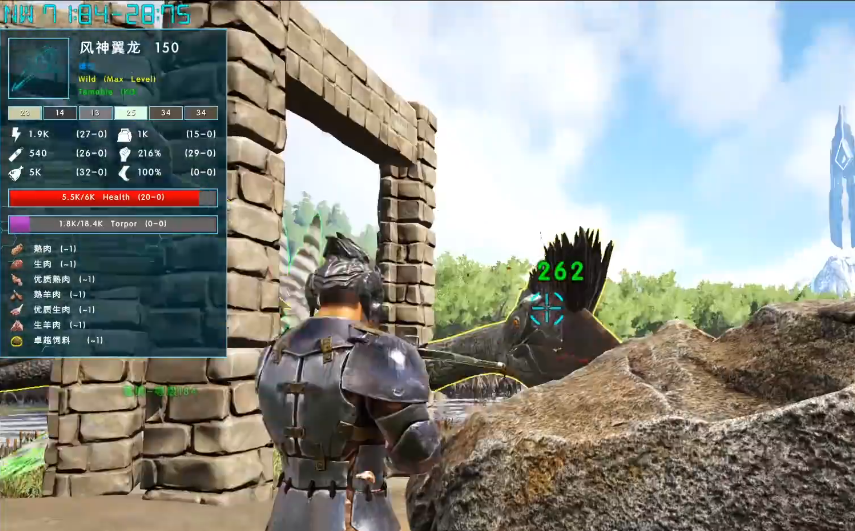Select the 卓越饲料 kibble row
Screen dimensions: 855x531
click(x=52, y=340)
